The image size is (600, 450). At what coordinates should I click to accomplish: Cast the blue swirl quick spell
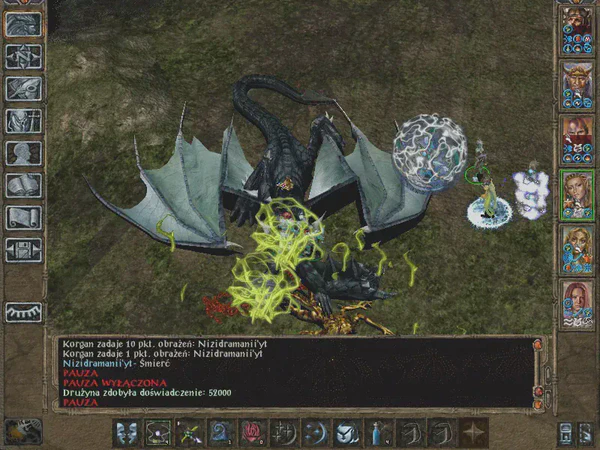click(x=221, y=433)
